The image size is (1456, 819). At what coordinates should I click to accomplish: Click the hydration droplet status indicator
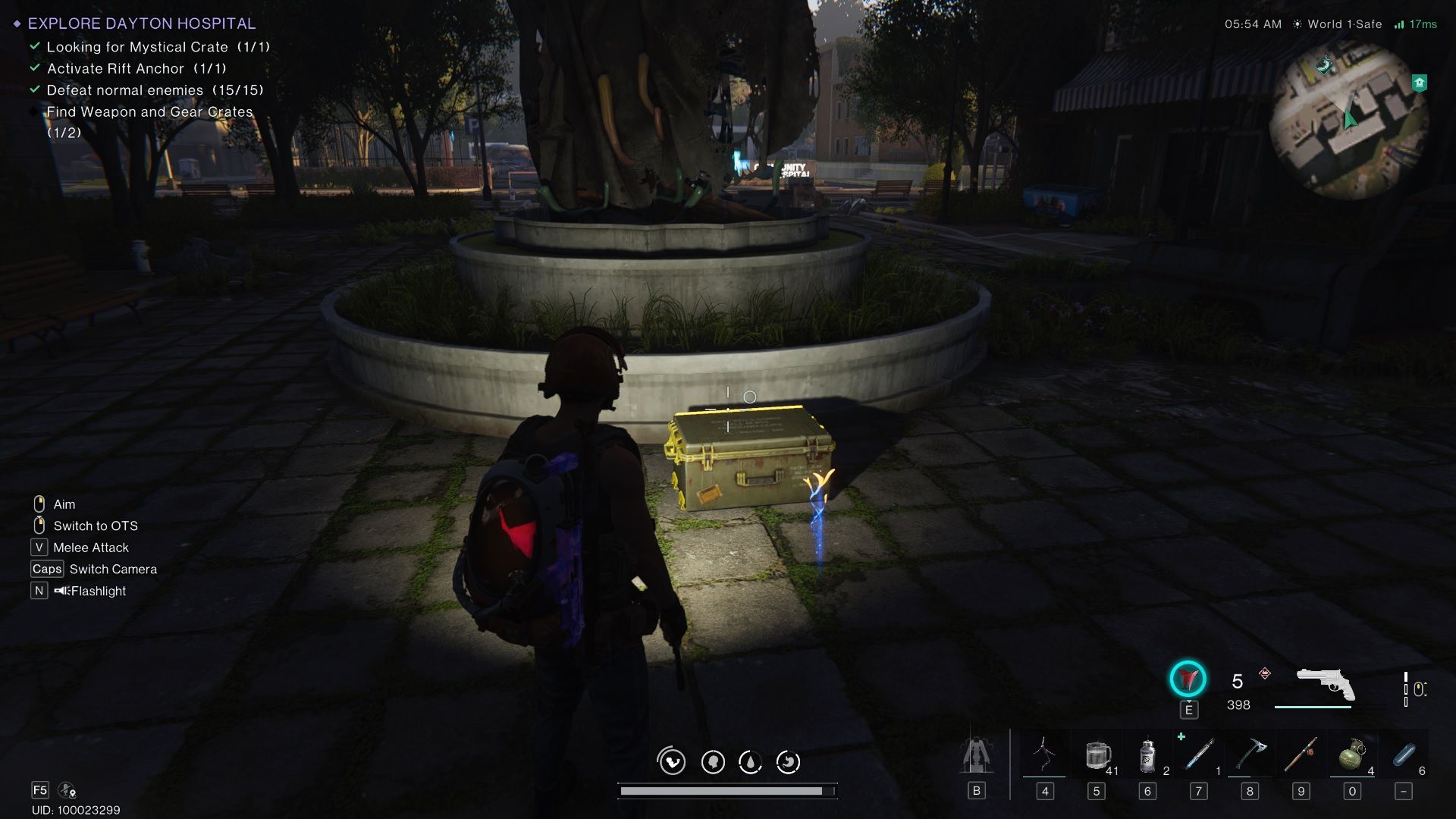pyautogui.click(x=750, y=762)
